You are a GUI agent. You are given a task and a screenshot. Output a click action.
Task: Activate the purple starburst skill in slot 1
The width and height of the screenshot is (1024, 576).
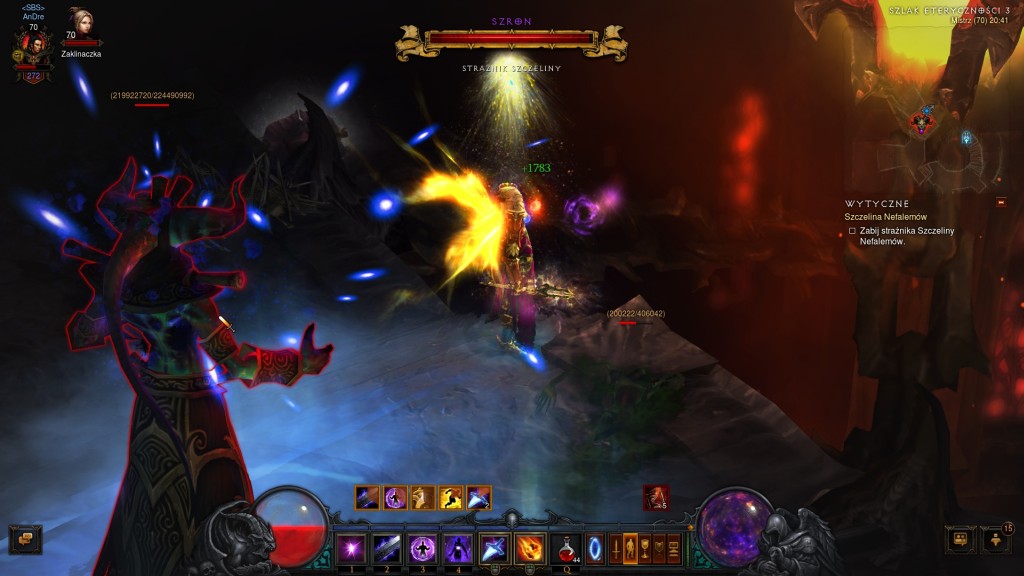pos(351,548)
